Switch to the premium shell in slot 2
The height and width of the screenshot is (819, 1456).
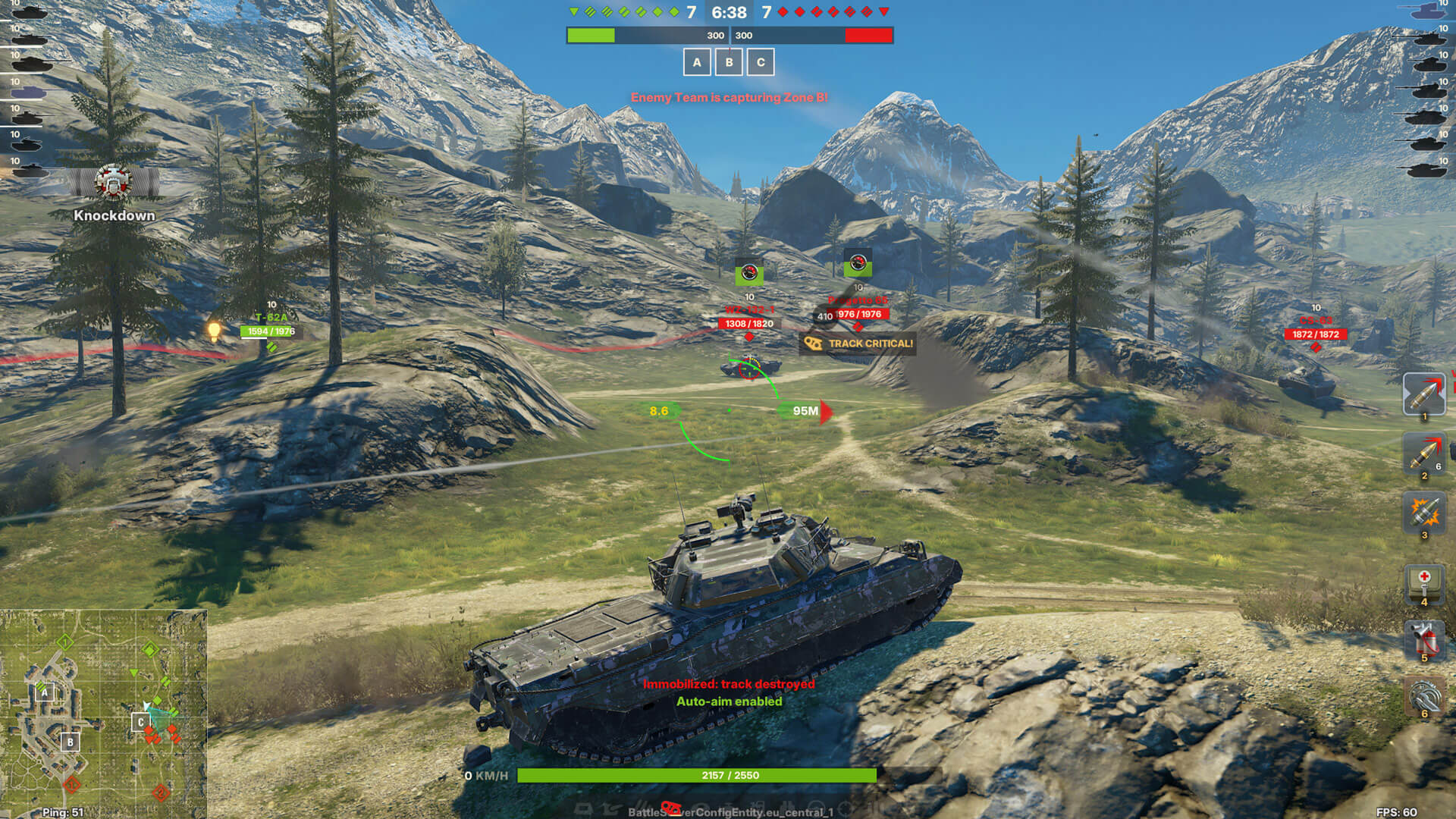[1423, 454]
